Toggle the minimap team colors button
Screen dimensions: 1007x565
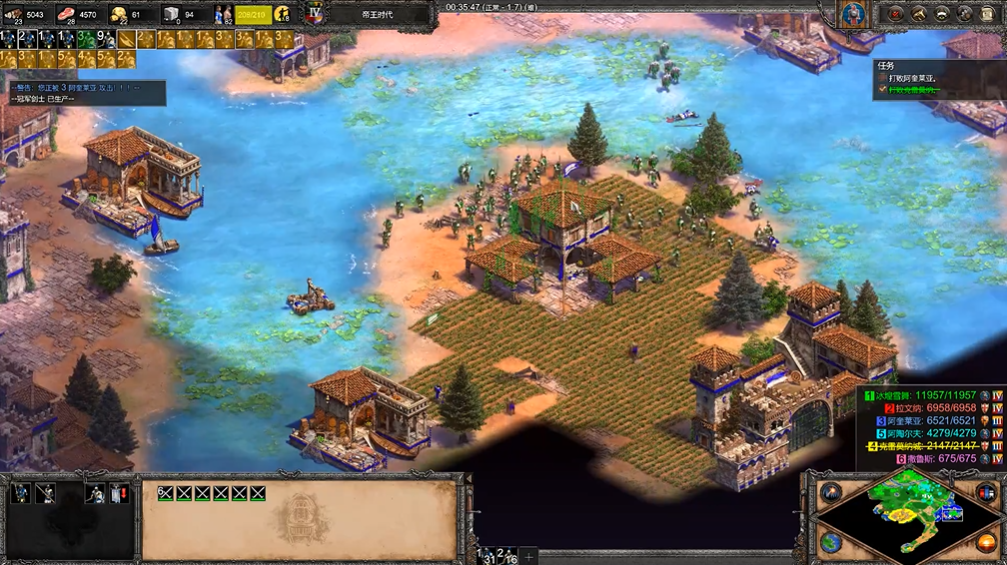click(986, 492)
